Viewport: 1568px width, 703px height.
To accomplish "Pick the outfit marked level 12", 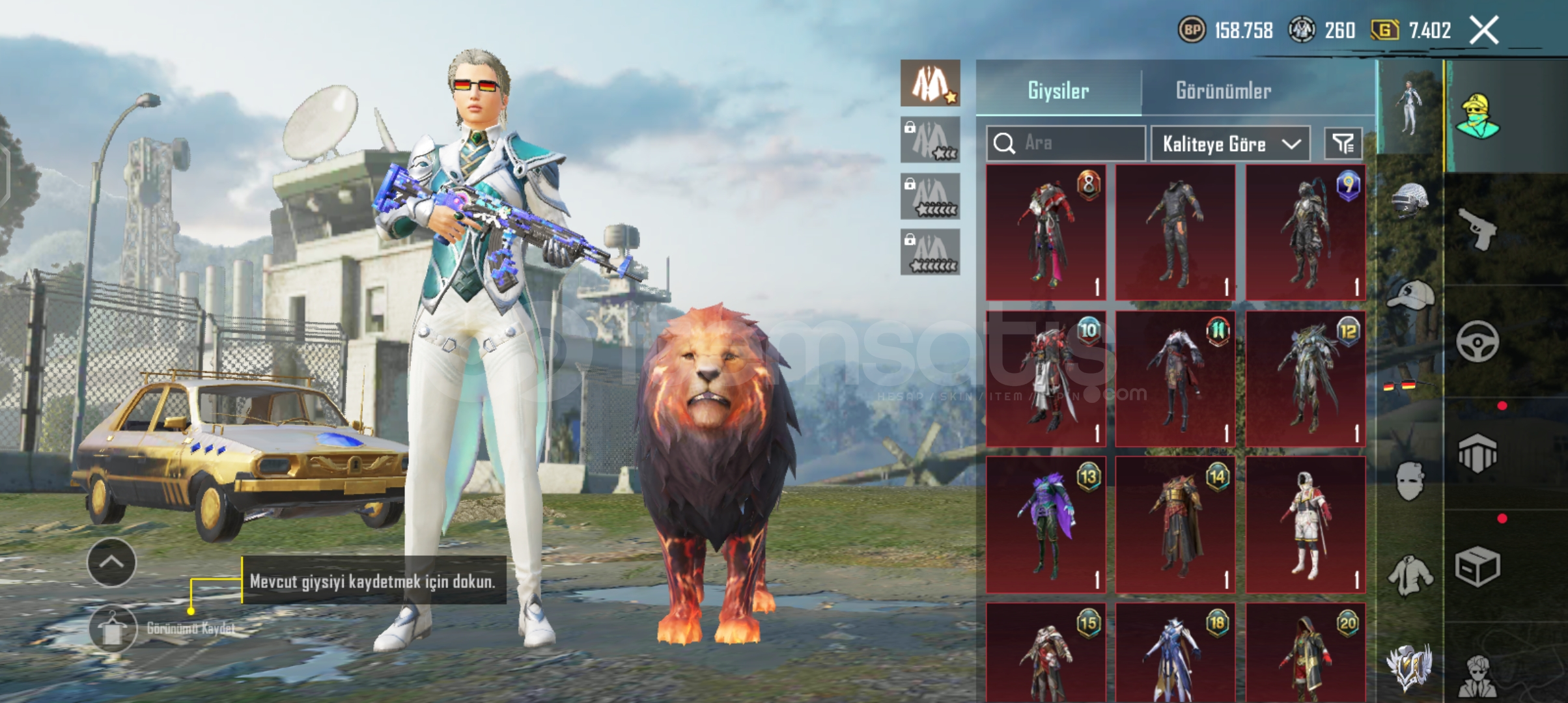I will pyautogui.click(x=1305, y=379).
